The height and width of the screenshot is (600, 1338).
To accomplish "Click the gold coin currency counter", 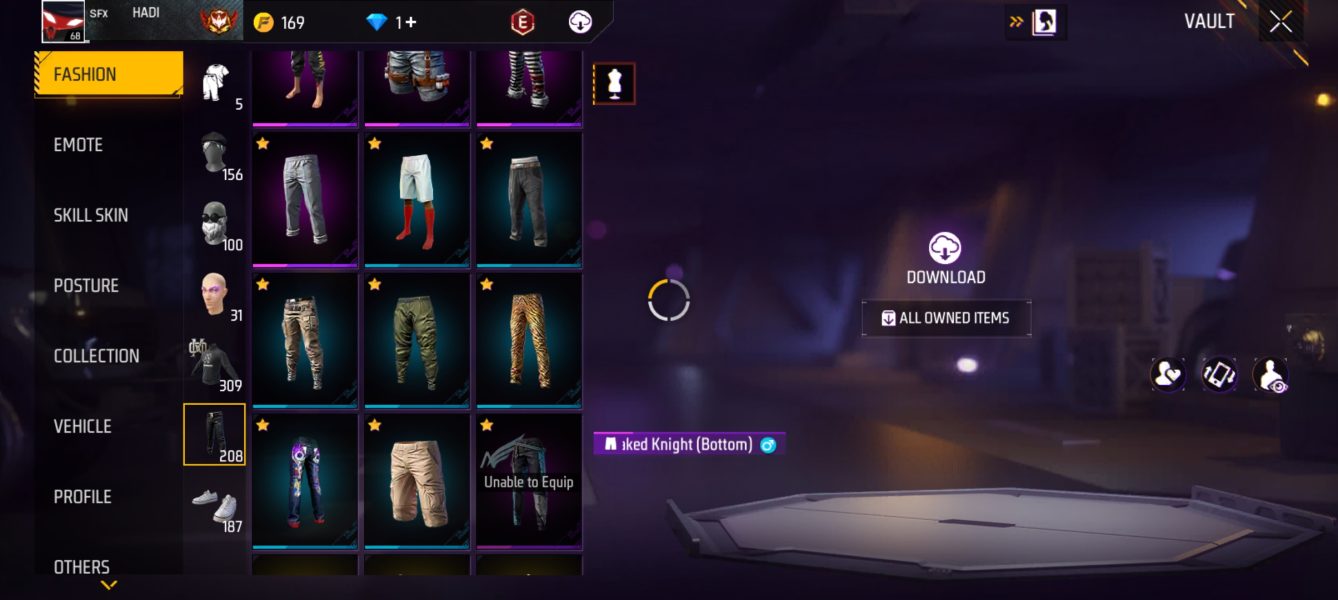I will [x=279, y=22].
